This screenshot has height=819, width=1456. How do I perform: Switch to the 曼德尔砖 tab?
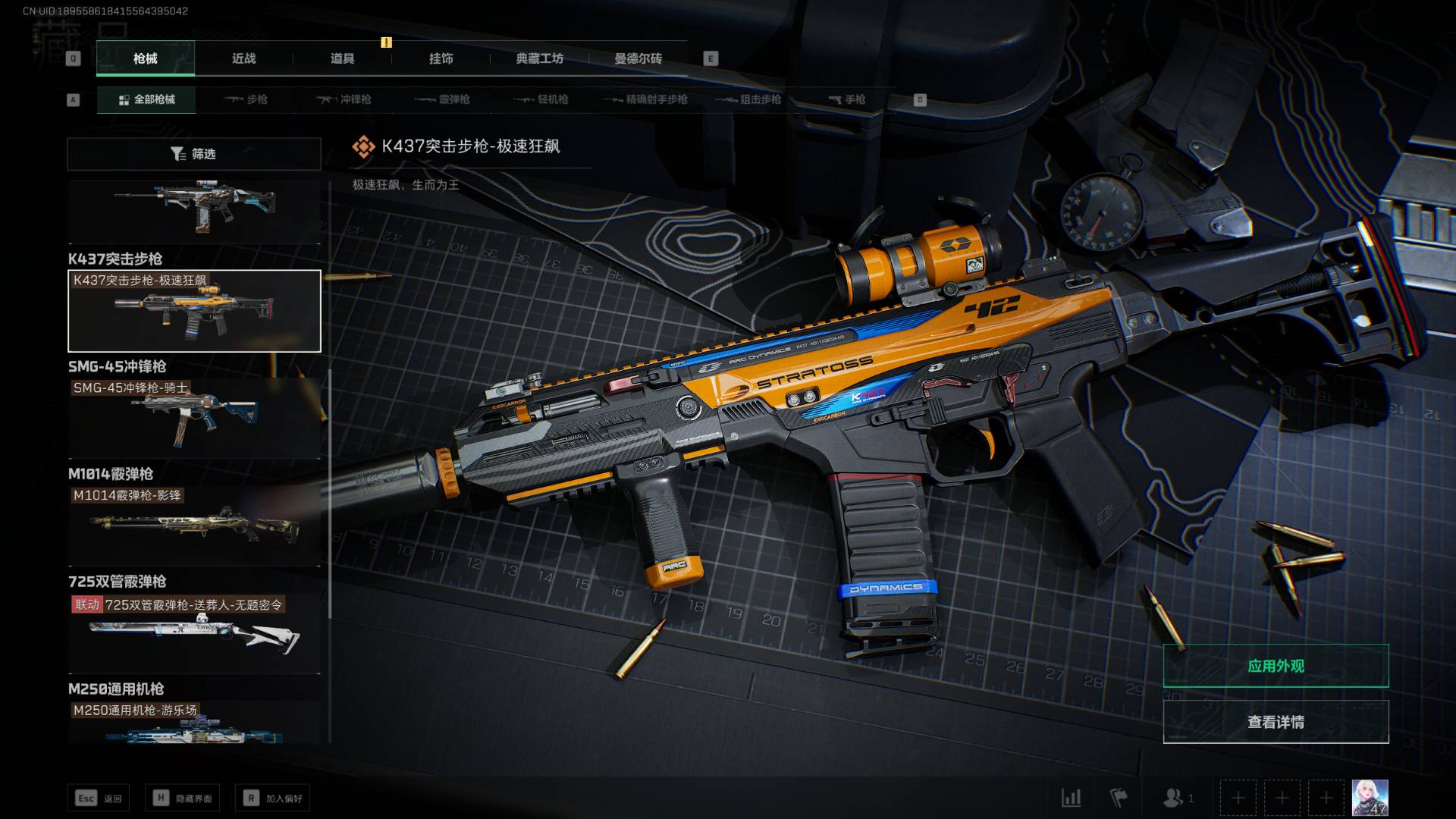[x=638, y=58]
